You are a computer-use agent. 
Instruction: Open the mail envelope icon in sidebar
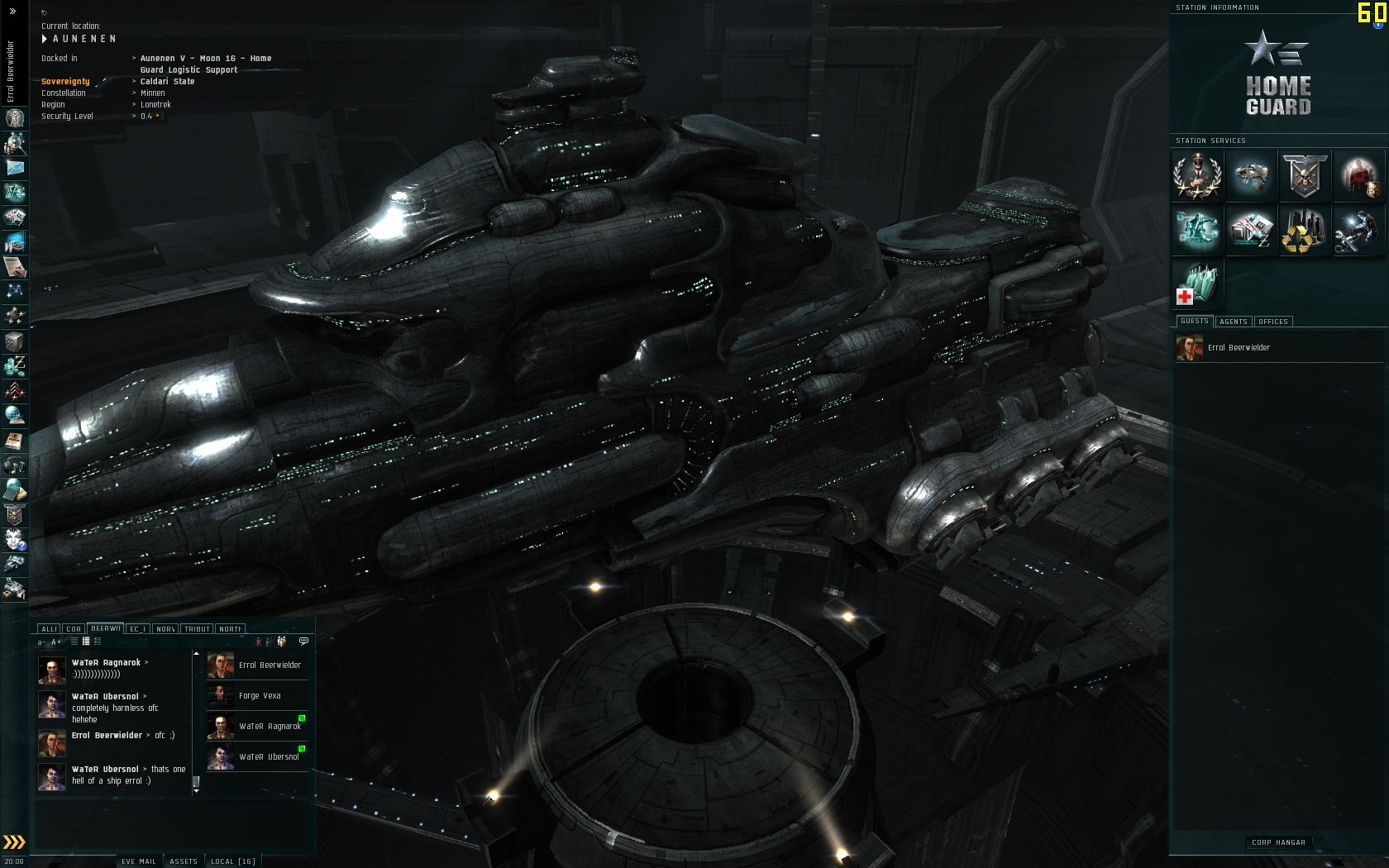coord(15,168)
